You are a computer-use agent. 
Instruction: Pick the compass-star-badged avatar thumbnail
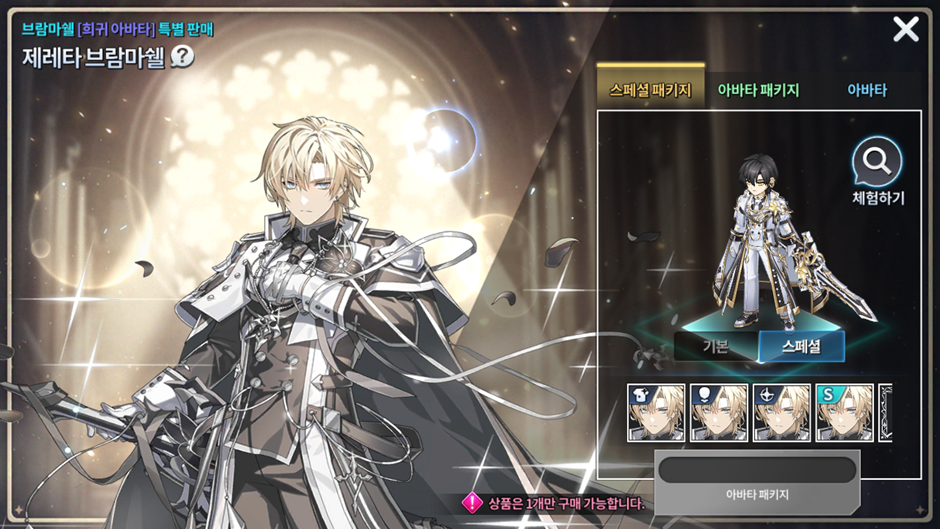(781, 412)
